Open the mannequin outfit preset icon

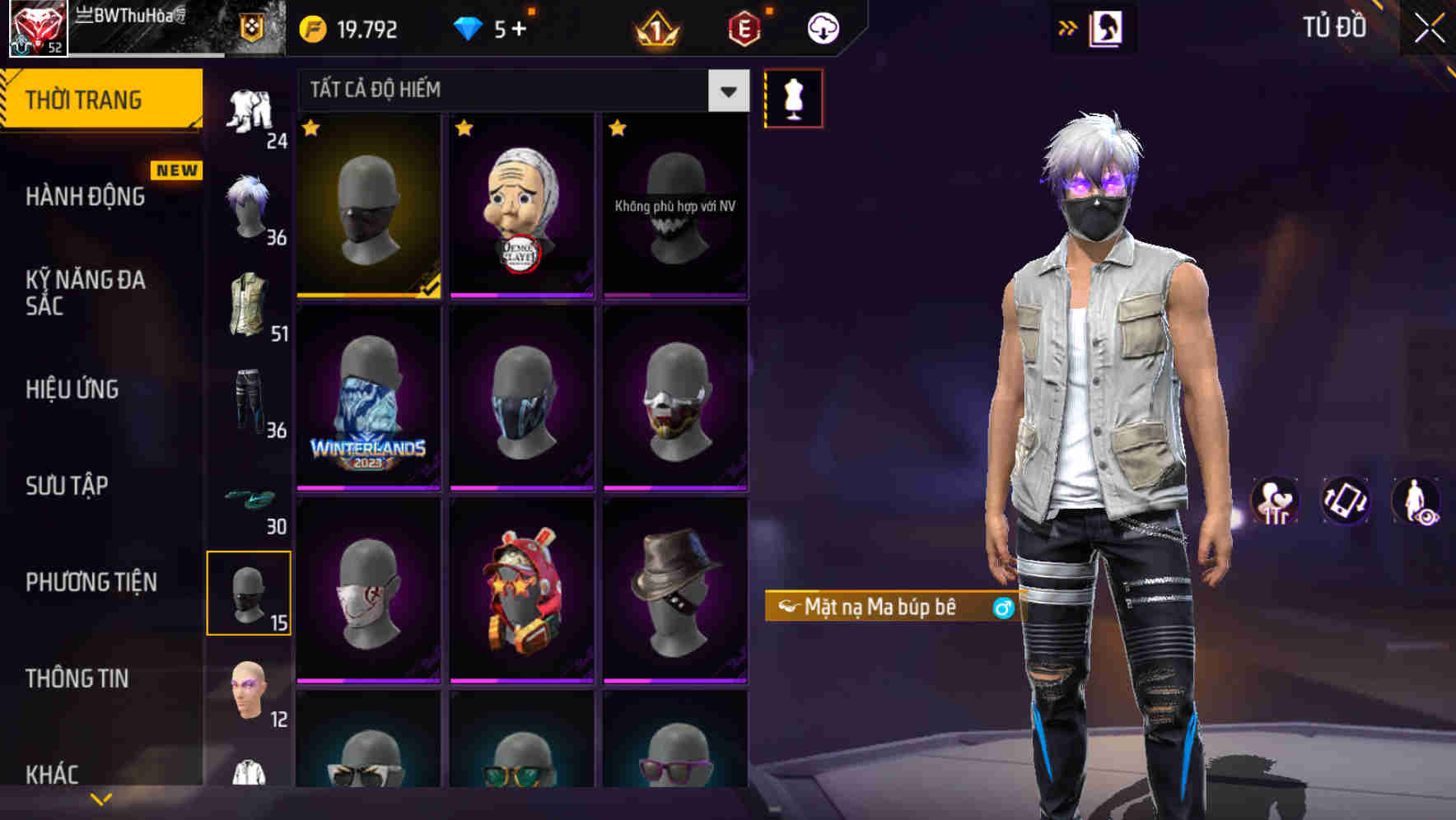793,97
